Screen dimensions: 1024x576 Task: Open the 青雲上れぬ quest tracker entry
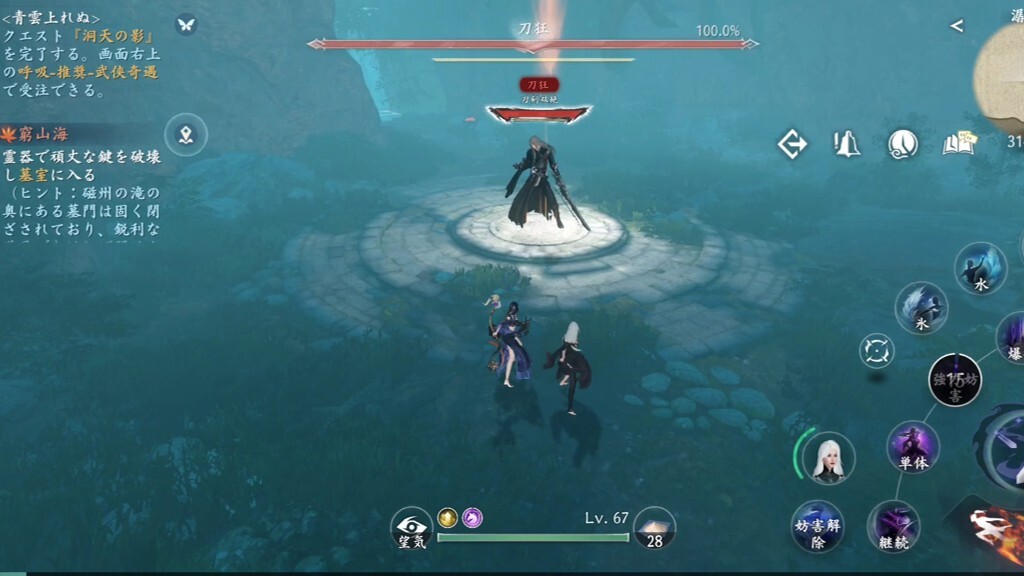click(x=80, y=54)
